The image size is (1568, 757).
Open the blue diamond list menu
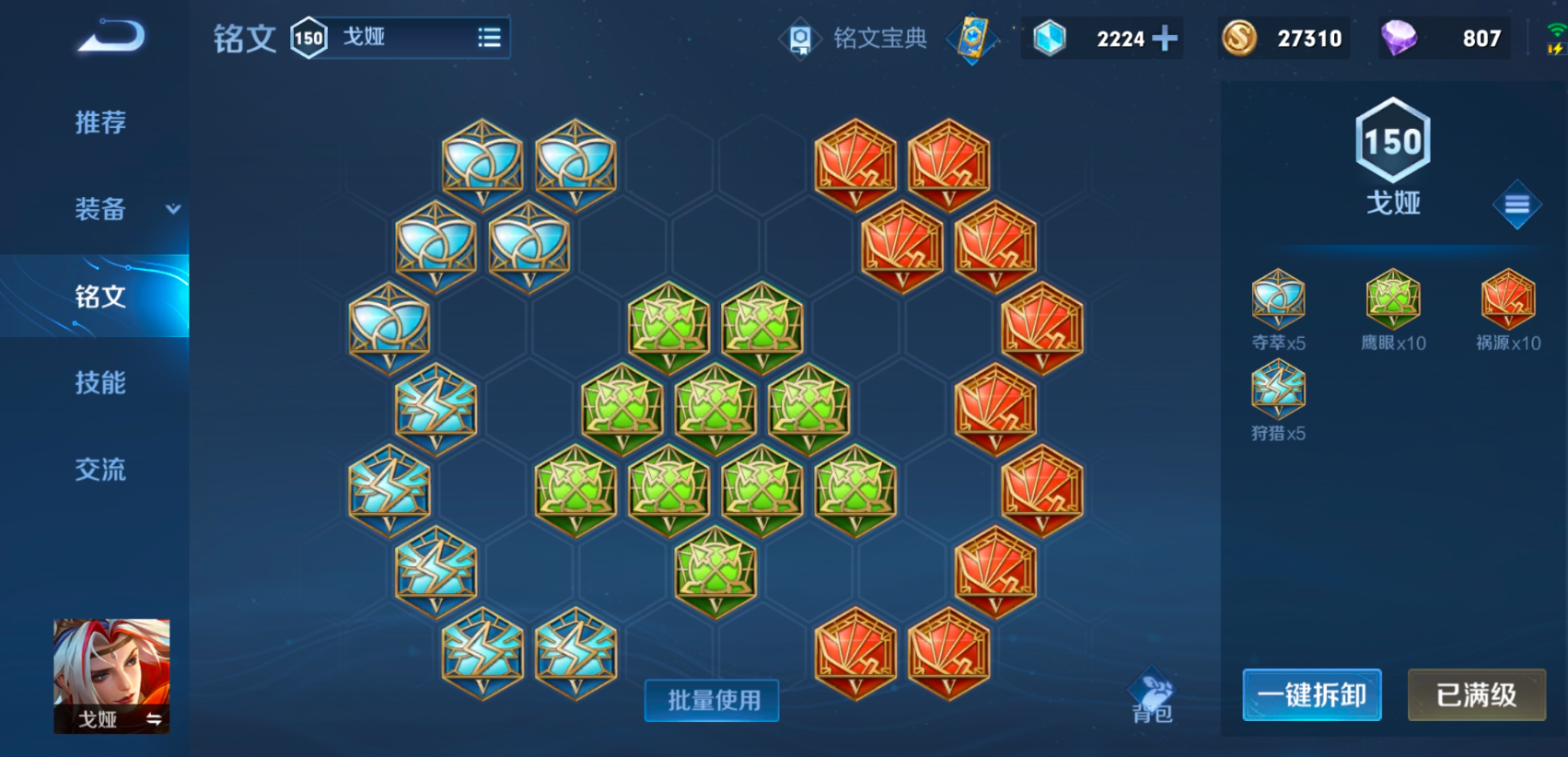[x=1516, y=204]
